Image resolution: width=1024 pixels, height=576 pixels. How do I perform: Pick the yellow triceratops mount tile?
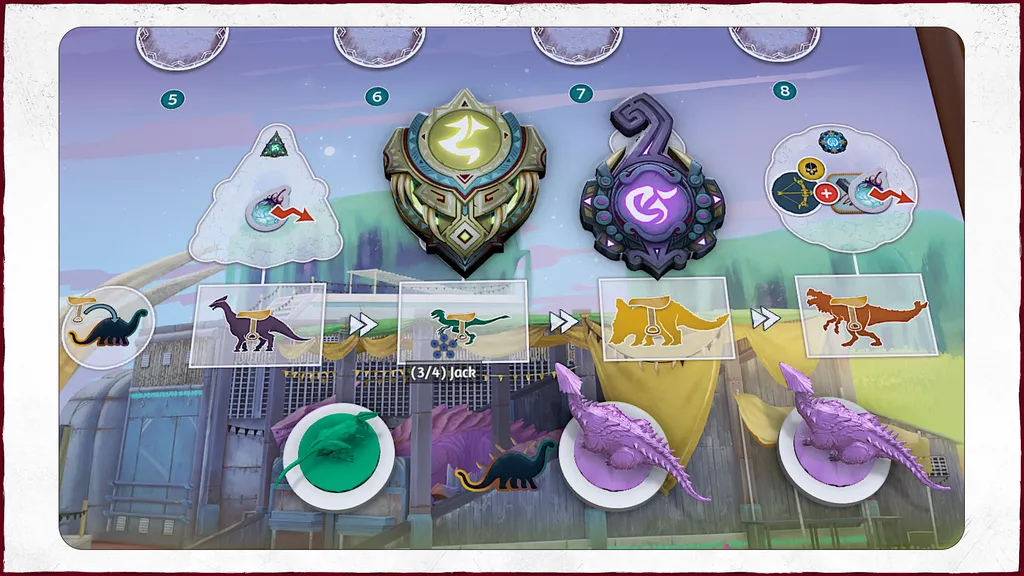pyautogui.click(x=663, y=318)
